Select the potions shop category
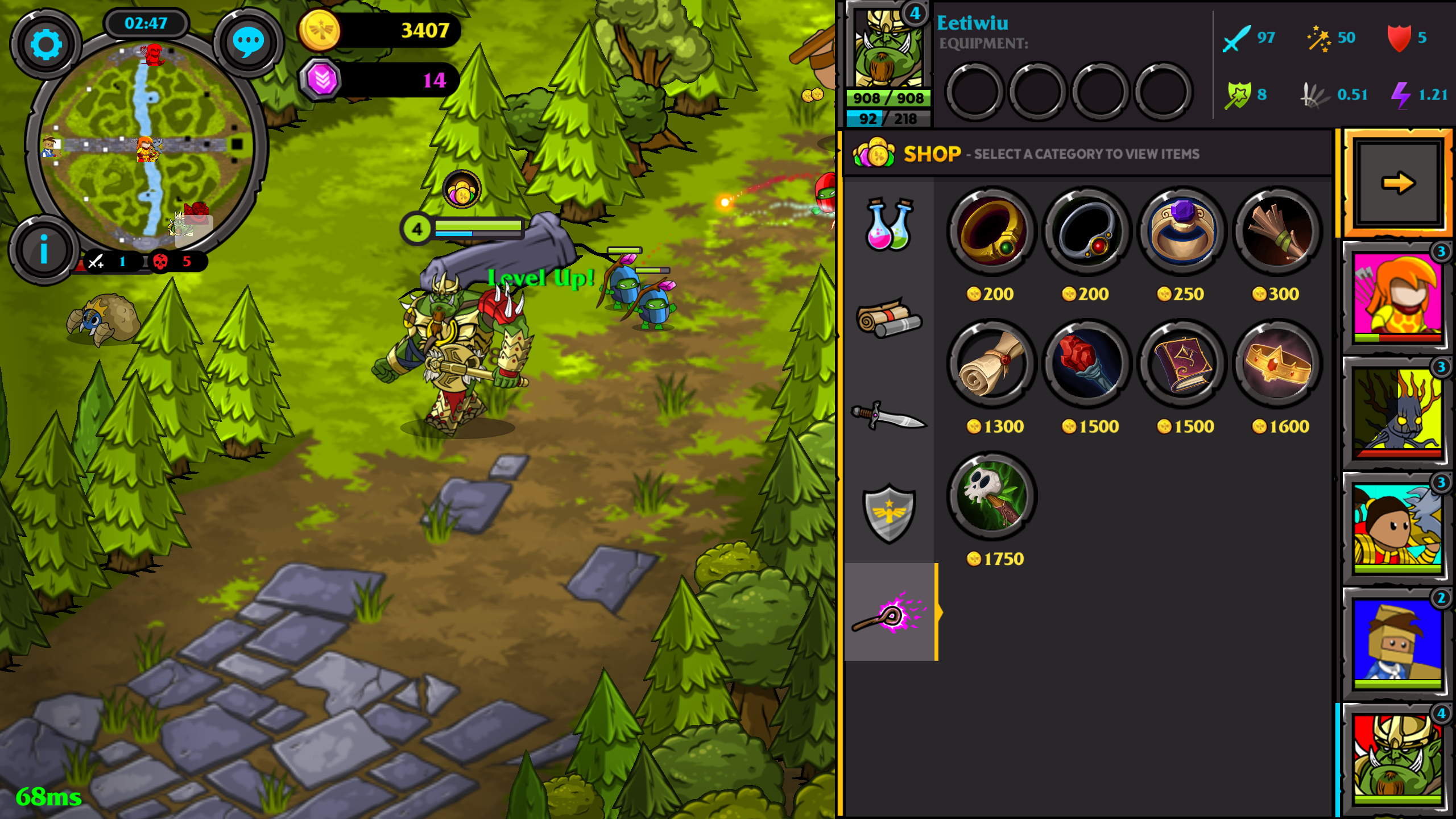 pyautogui.click(x=889, y=225)
